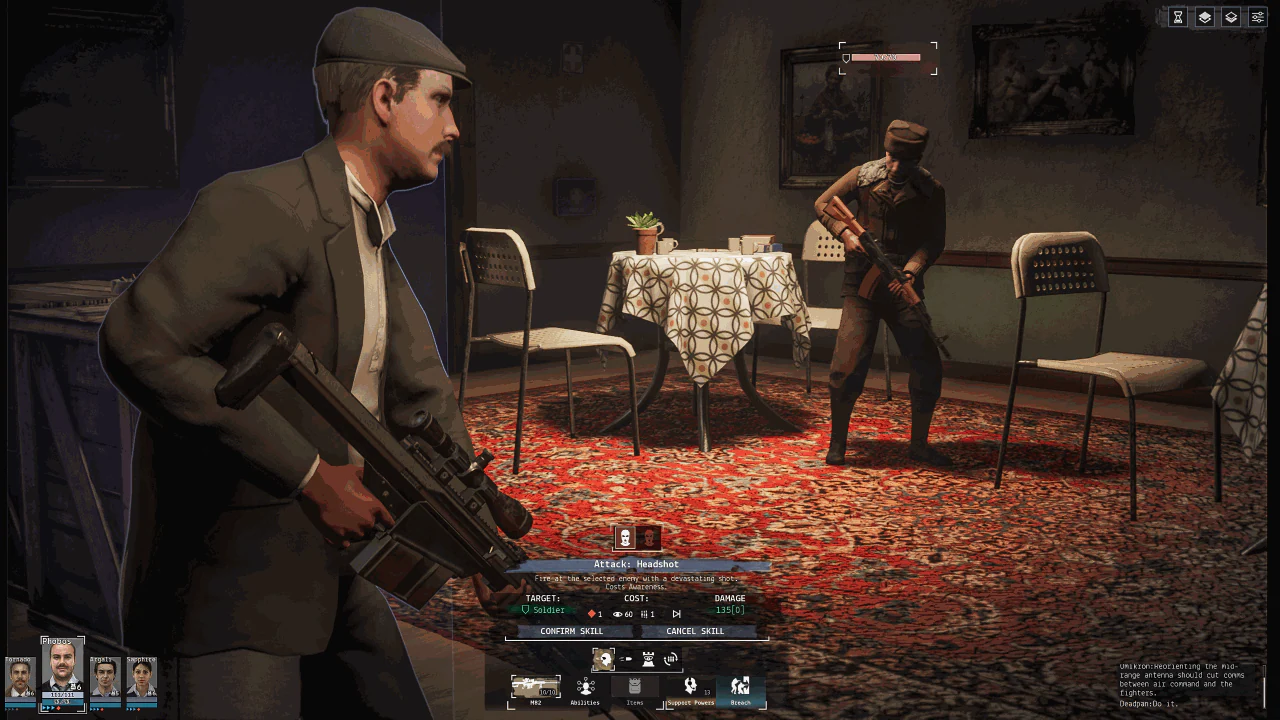This screenshot has width=1280, height=720.
Task: Open the Abilities panel
Action: [586, 688]
